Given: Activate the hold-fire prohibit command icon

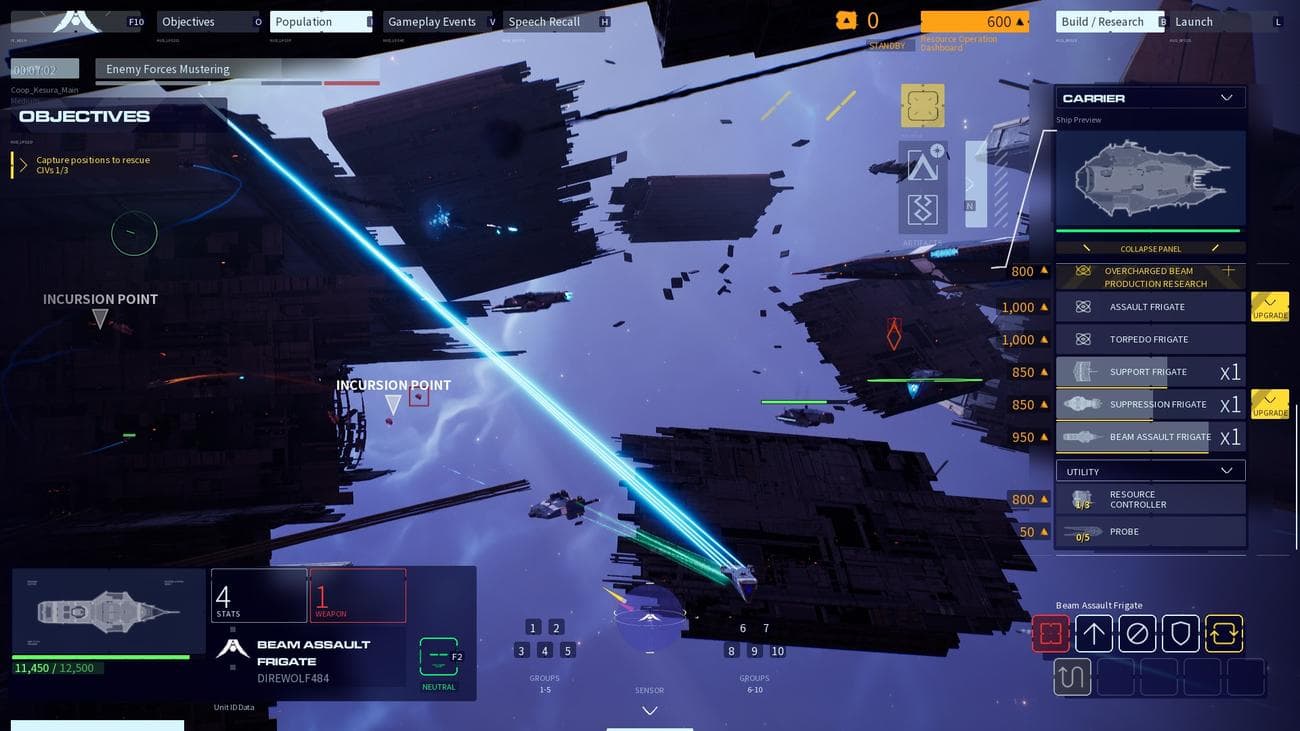Looking at the screenshot, I should (x=1137, y=633).
